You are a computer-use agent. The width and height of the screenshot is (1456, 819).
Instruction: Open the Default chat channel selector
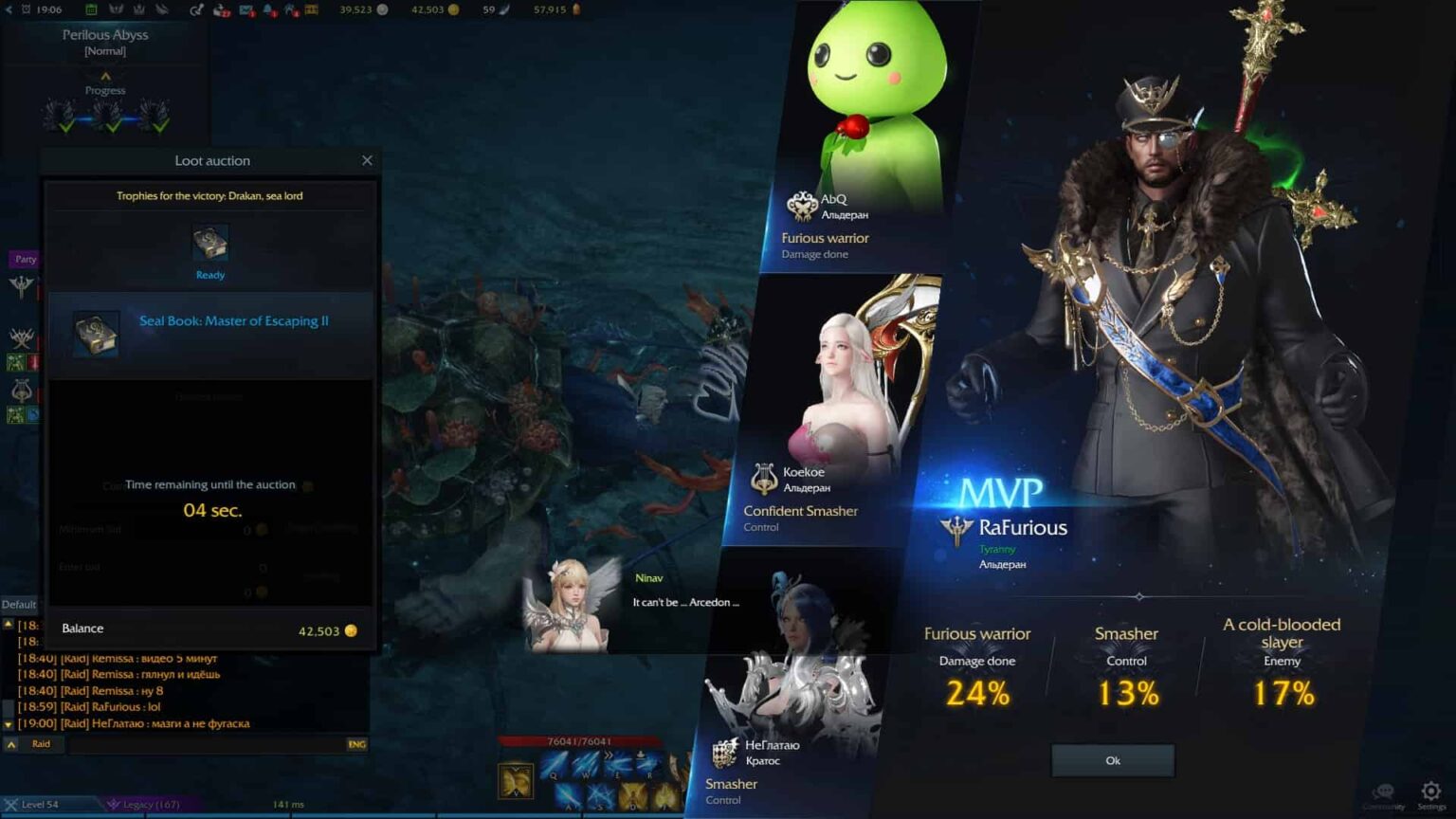click(19, 605)
